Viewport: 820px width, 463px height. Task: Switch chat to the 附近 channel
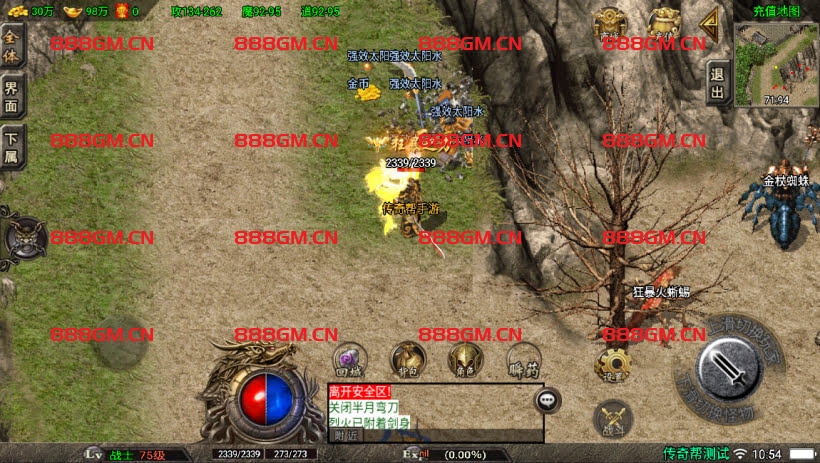point(346,435)
